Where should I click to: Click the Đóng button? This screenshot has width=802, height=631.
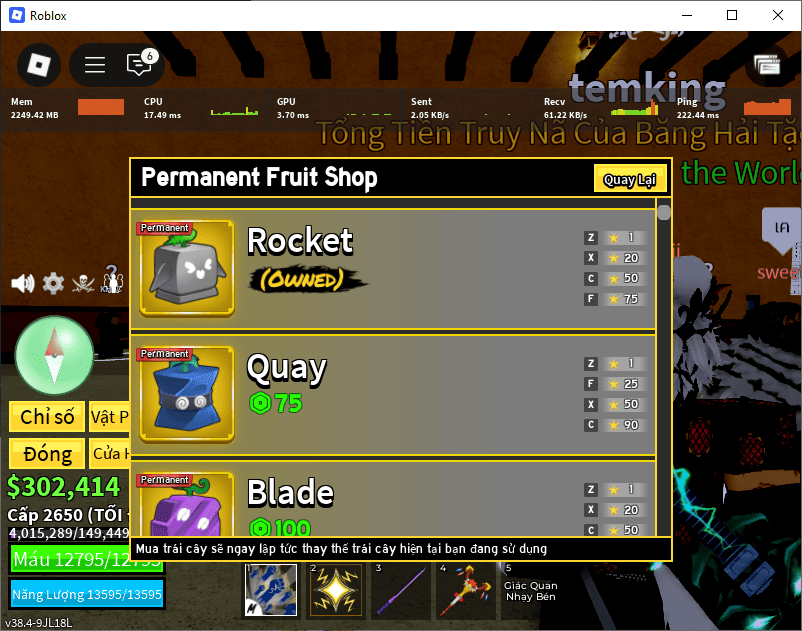[x=46, y=454]
